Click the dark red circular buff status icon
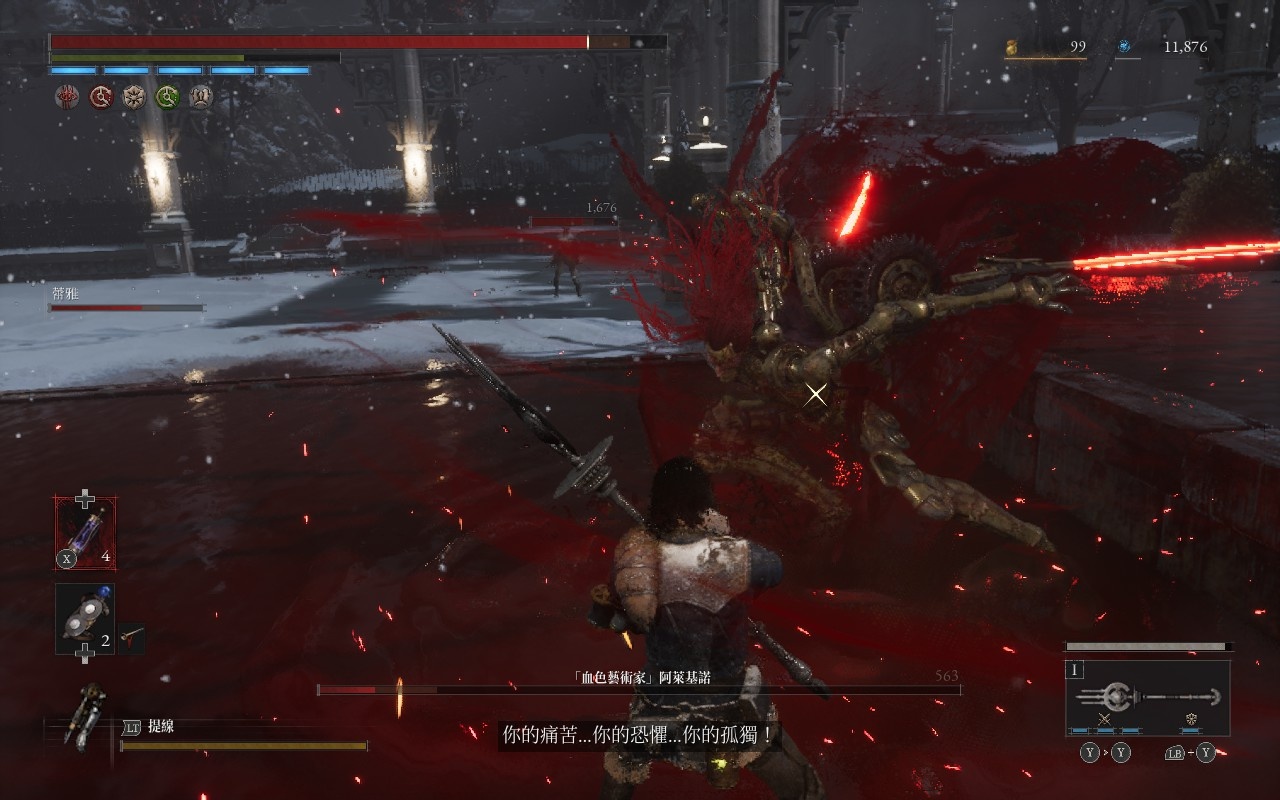The width and height of the screenshot is (1280, 800). tap(100, 97)
